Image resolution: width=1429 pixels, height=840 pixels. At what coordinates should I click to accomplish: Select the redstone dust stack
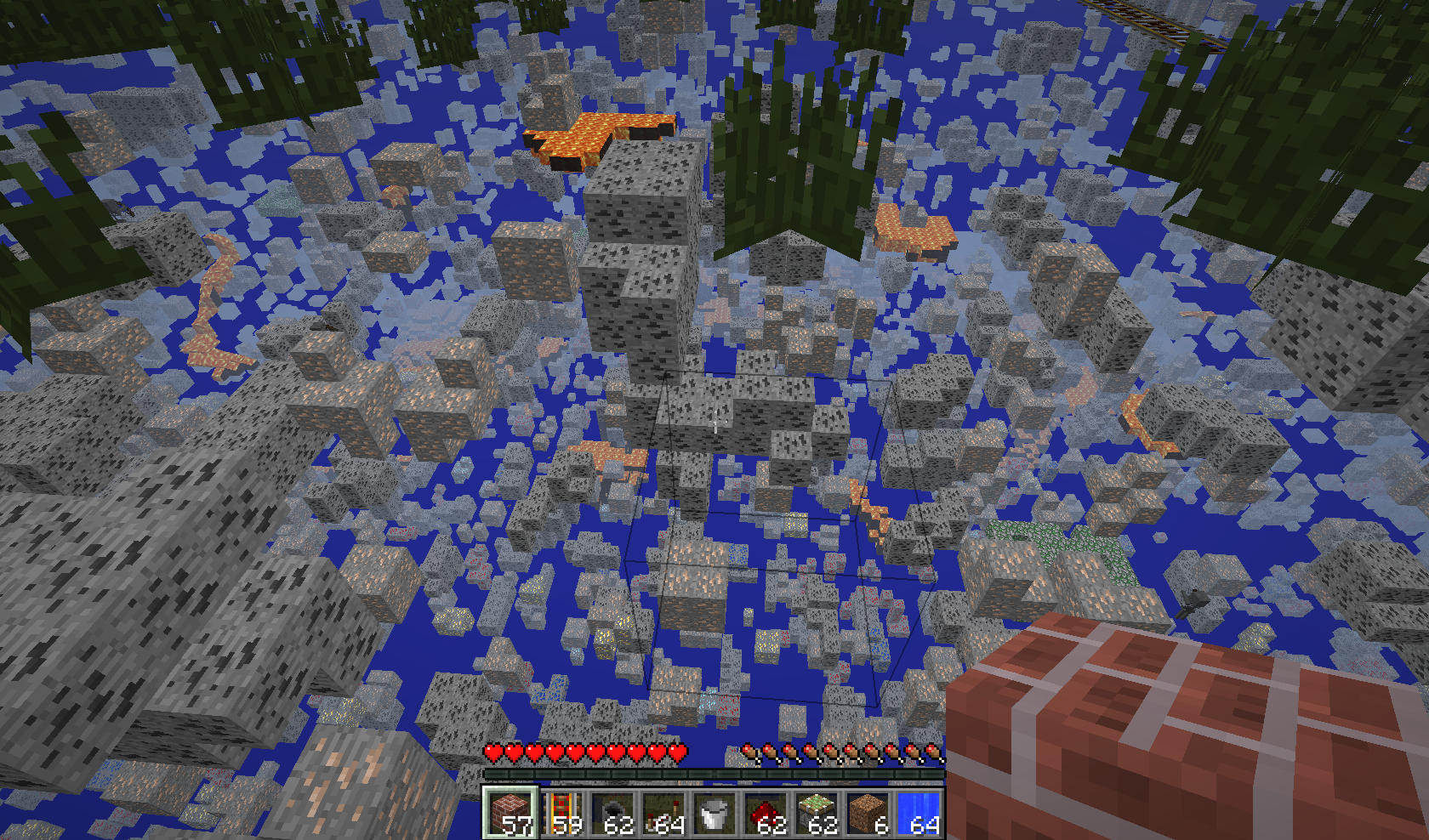pos(766,813)
